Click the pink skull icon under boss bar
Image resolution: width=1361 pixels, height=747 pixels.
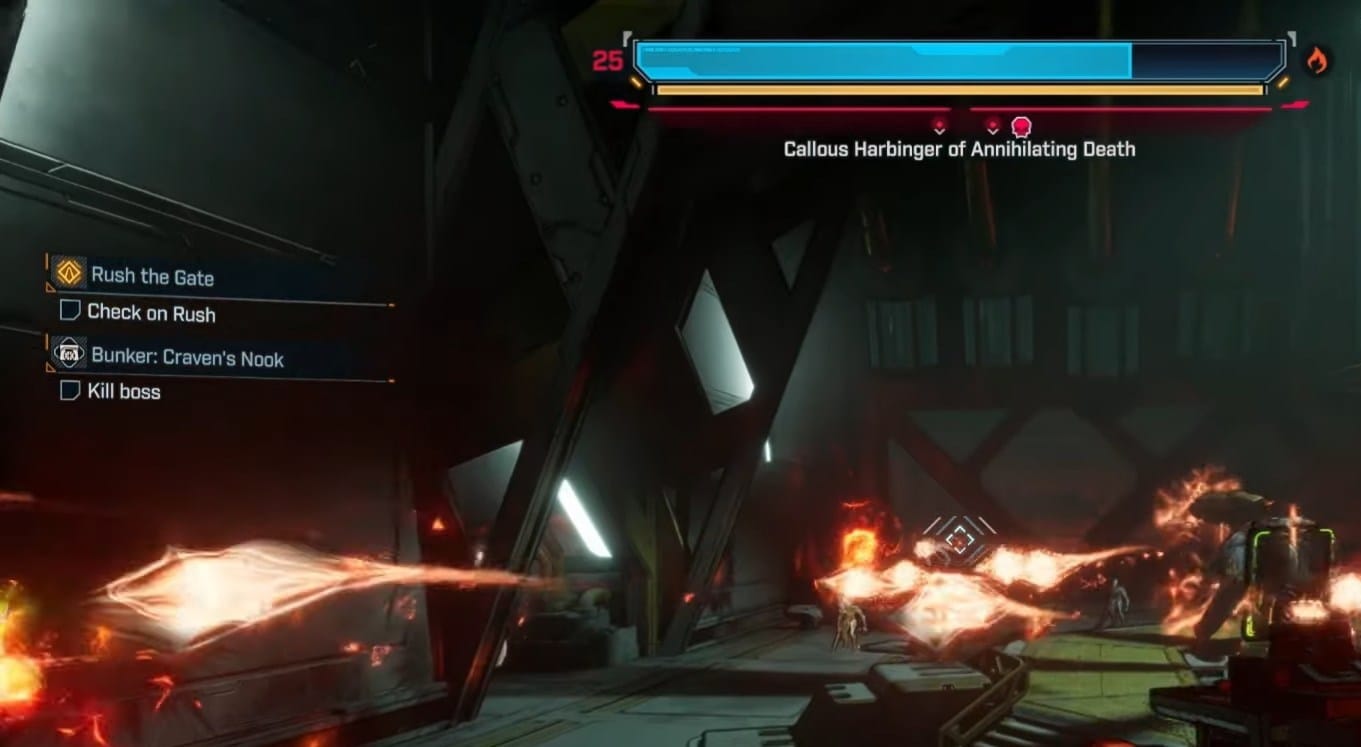point(1021,127)
